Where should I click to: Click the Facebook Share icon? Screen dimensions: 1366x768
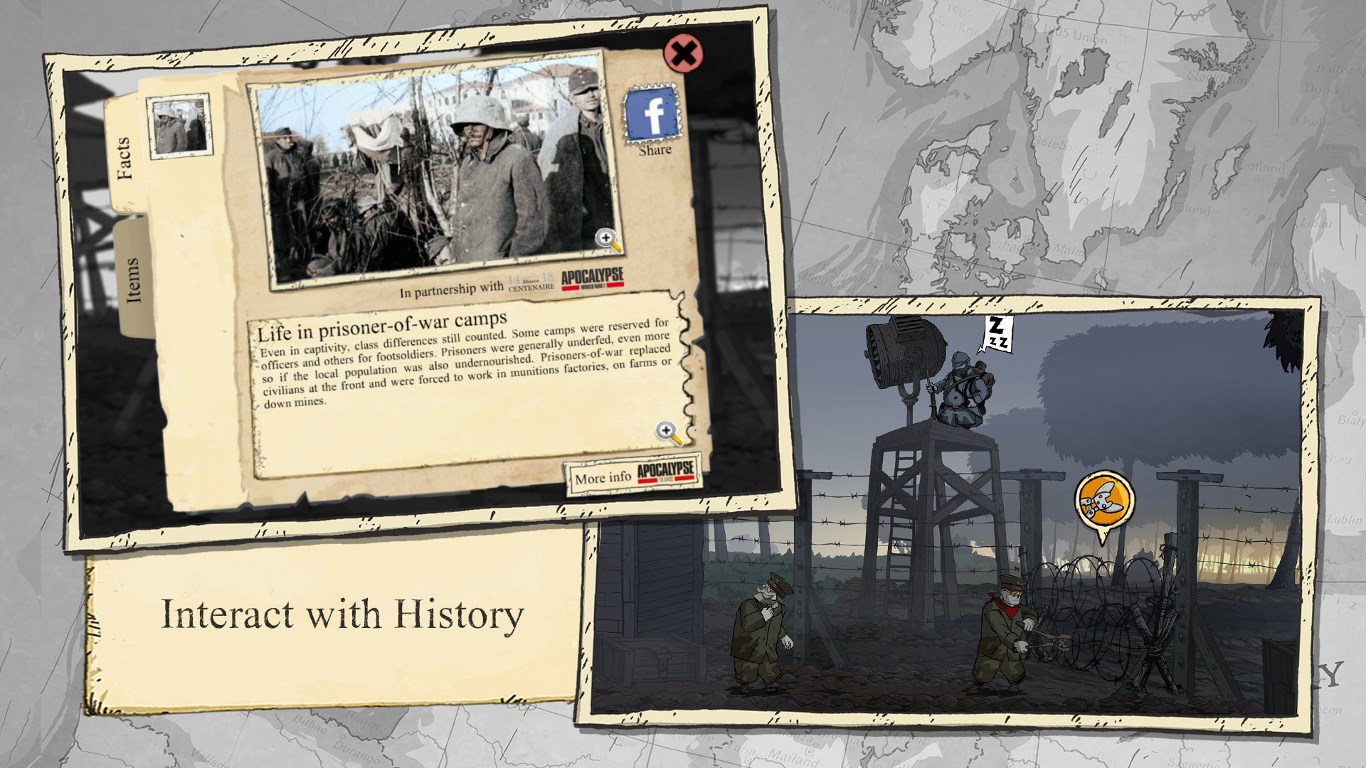651,114
